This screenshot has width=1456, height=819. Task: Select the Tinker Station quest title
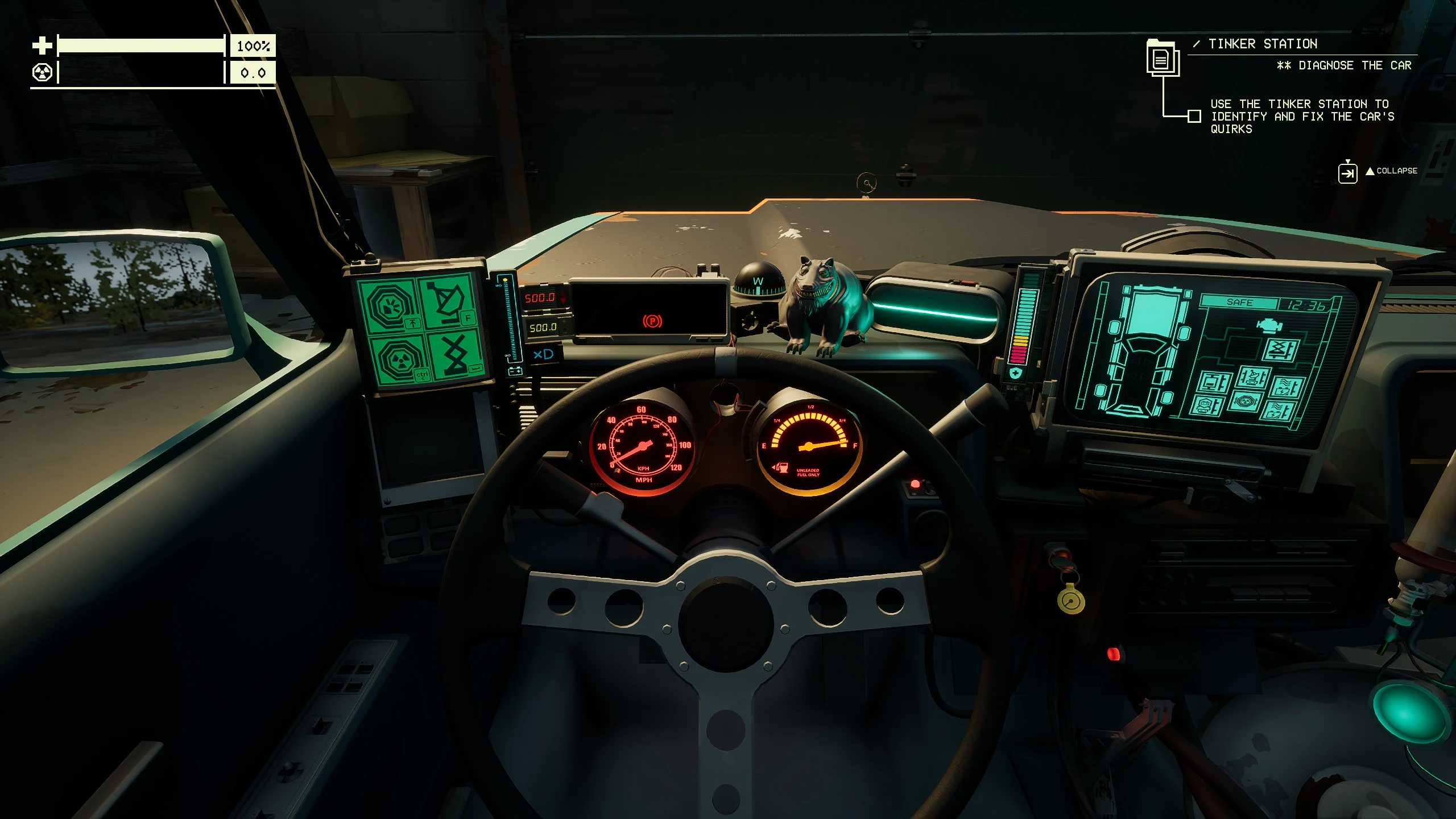pos(1262,44)
